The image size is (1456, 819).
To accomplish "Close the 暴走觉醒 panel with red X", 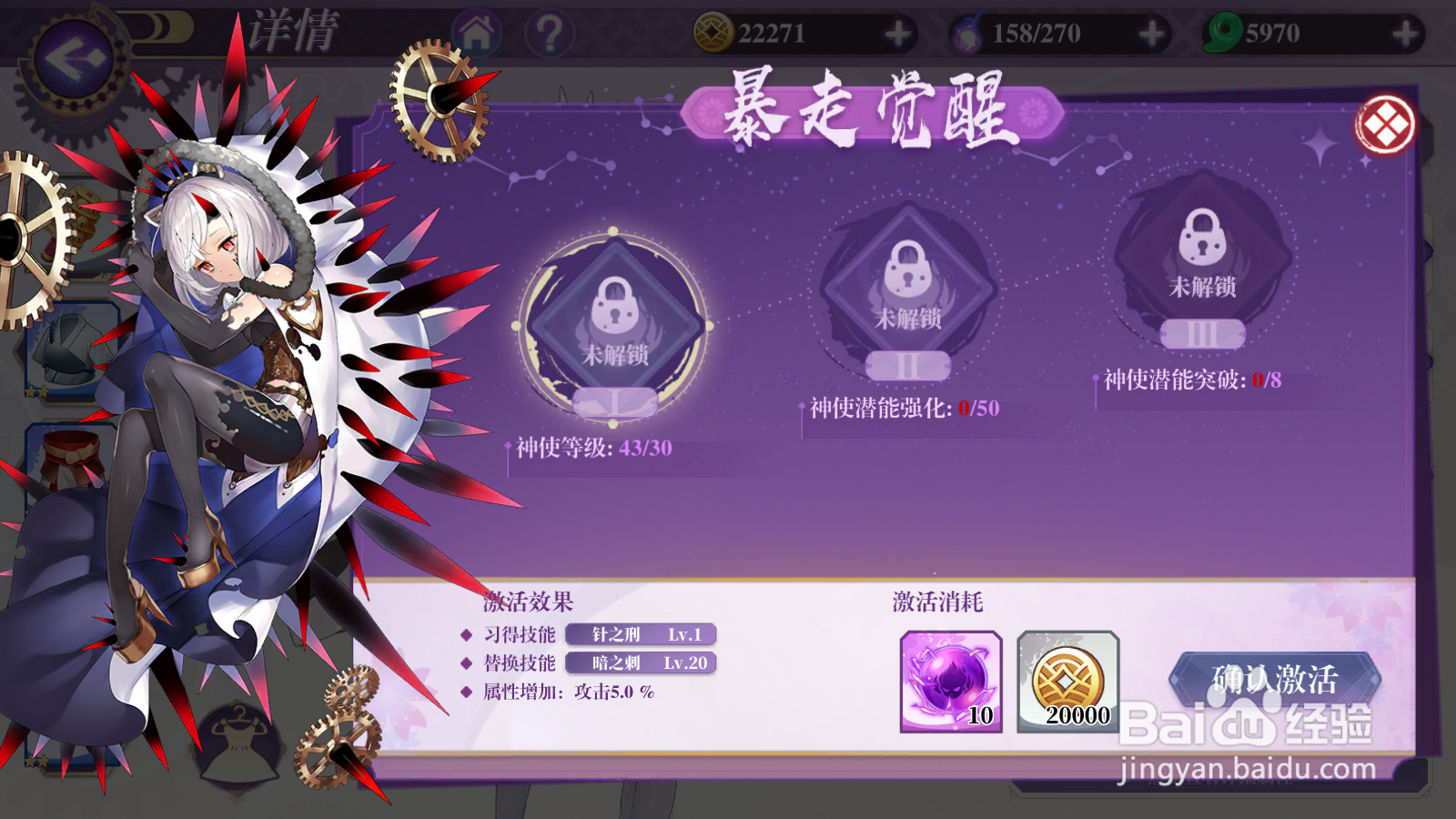I will [x=1383, y=125].
